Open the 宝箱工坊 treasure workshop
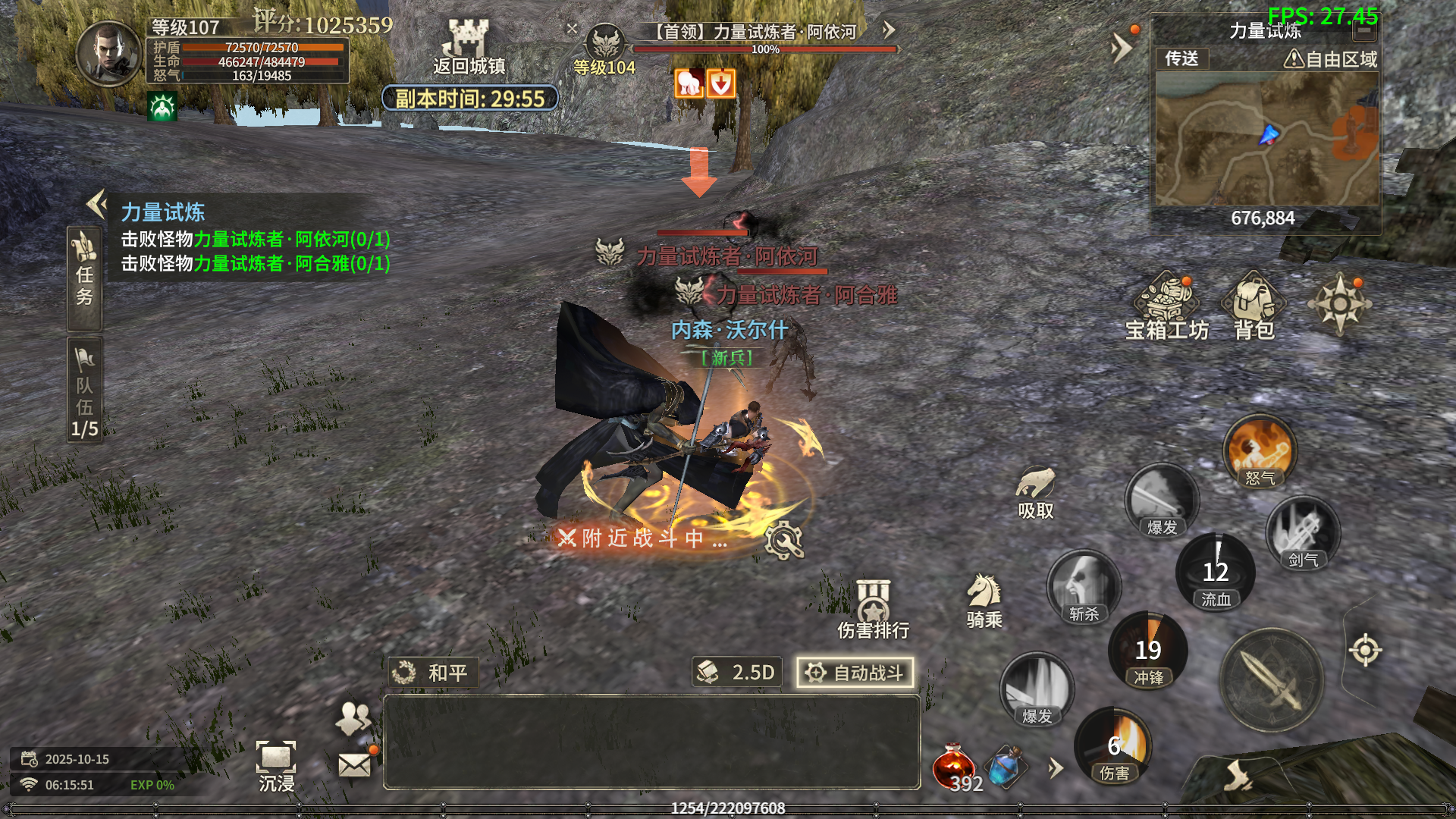1456x819 pixels. pyautogui.click(x=1166, y=305)
